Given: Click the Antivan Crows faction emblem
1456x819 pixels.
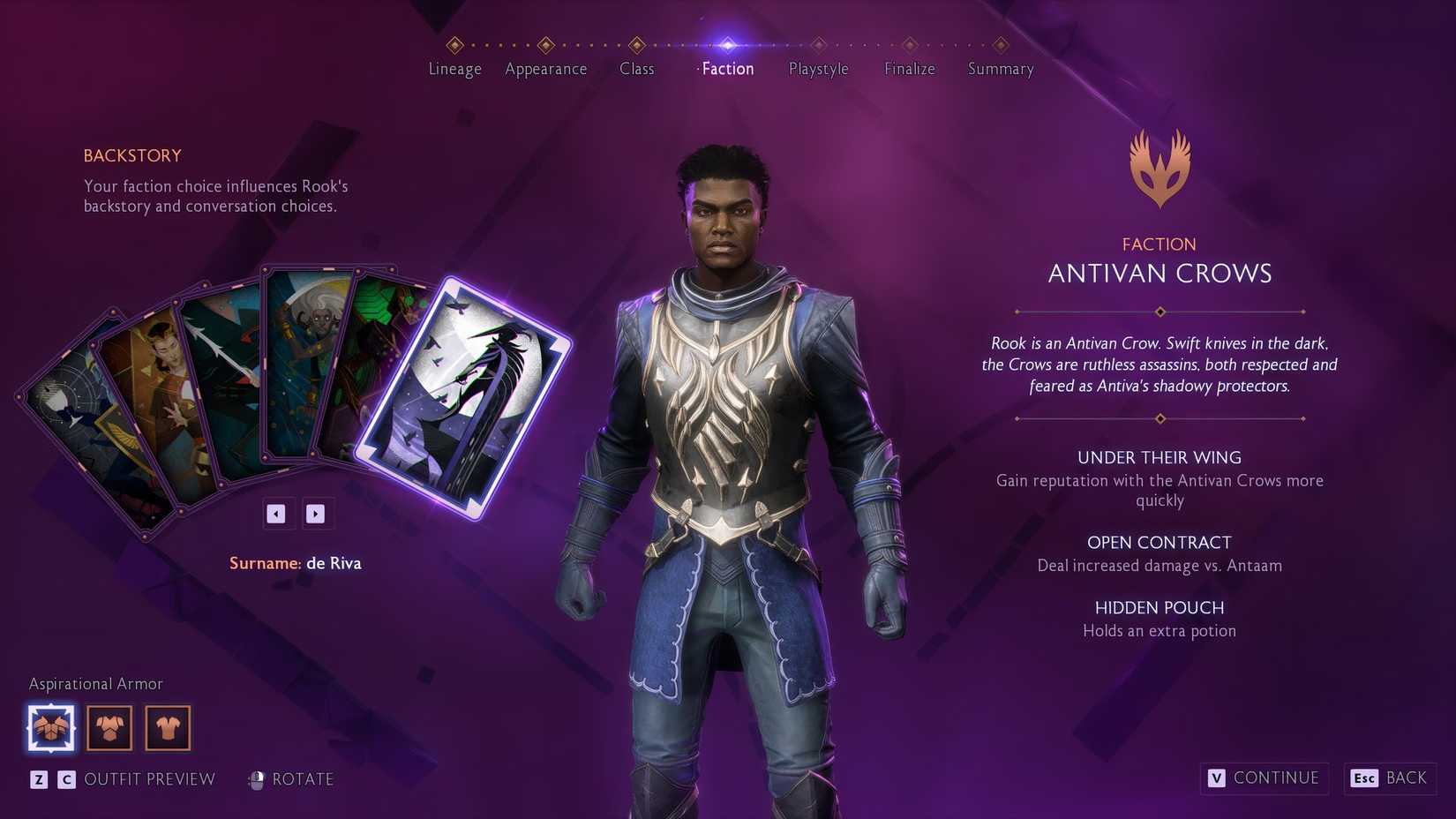Looking at the screenshot, I should (1159, 167).
